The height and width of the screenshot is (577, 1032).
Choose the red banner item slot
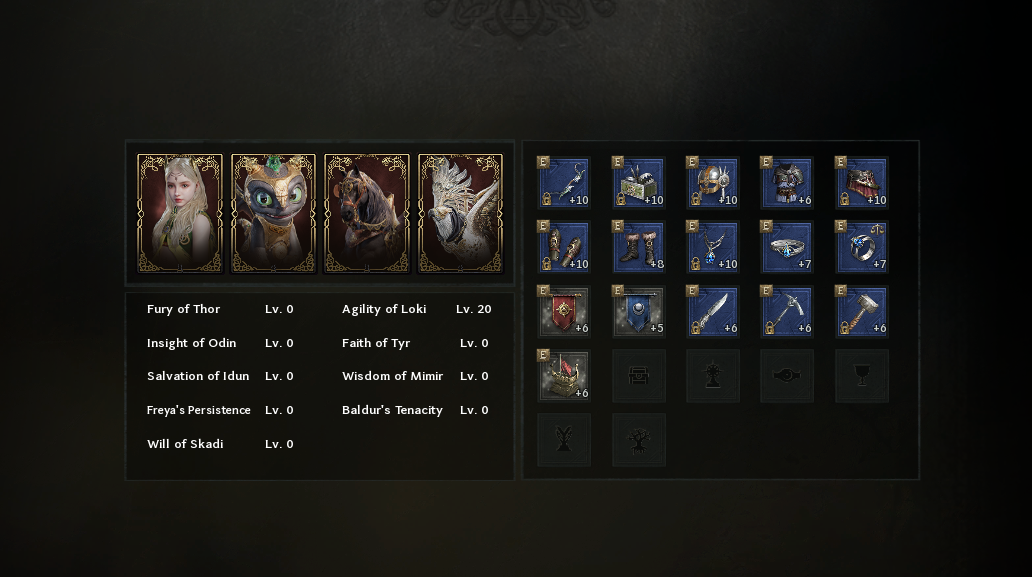pos(564,311)
